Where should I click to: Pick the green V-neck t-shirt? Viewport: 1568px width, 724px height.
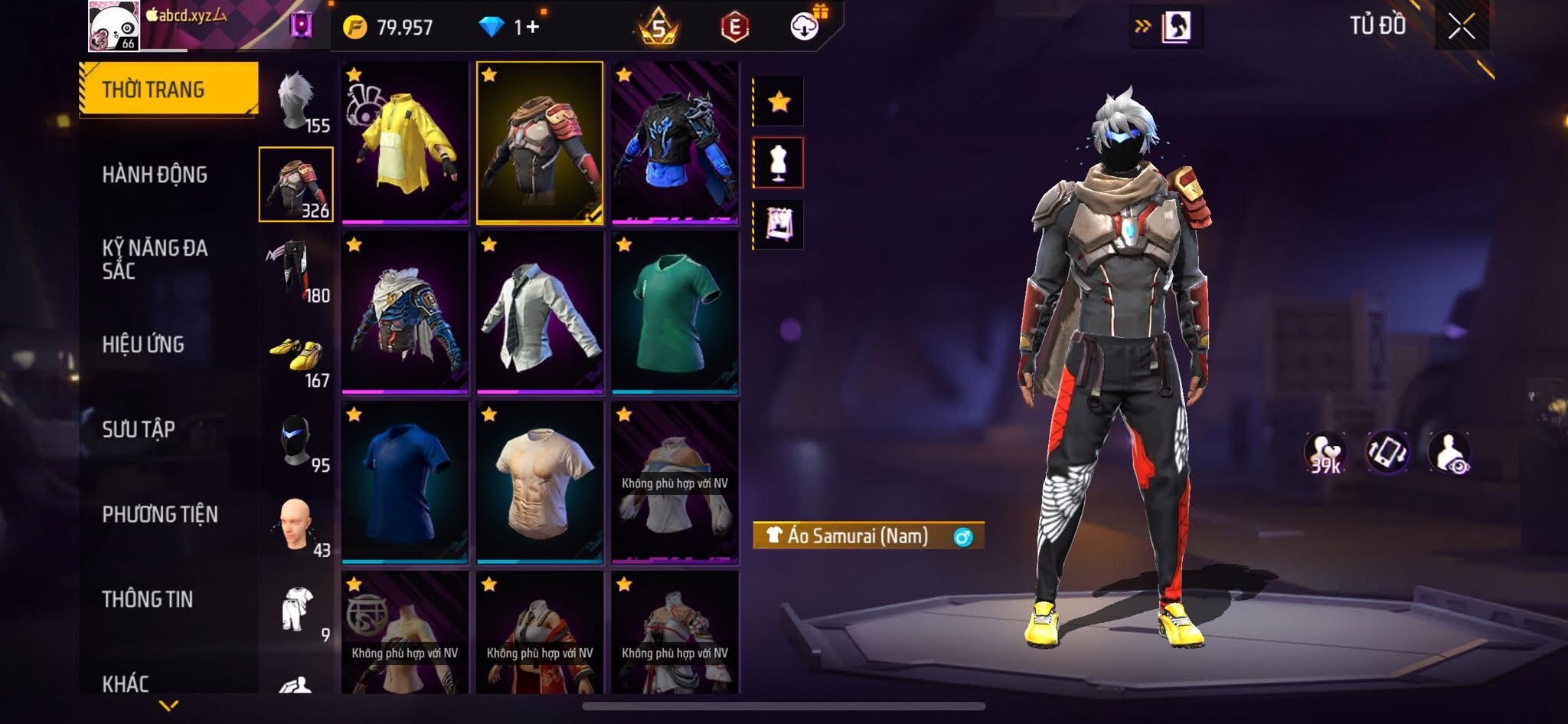(675, 313)
